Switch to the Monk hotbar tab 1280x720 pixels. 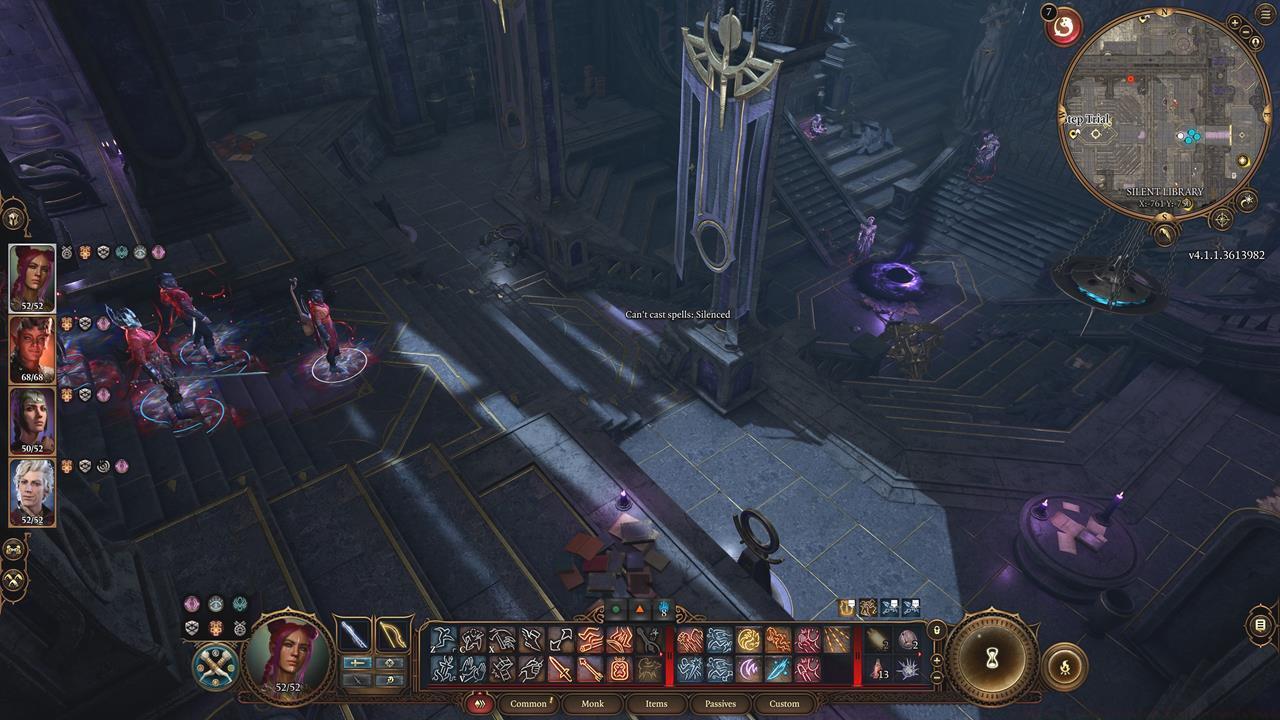[593, 704]
